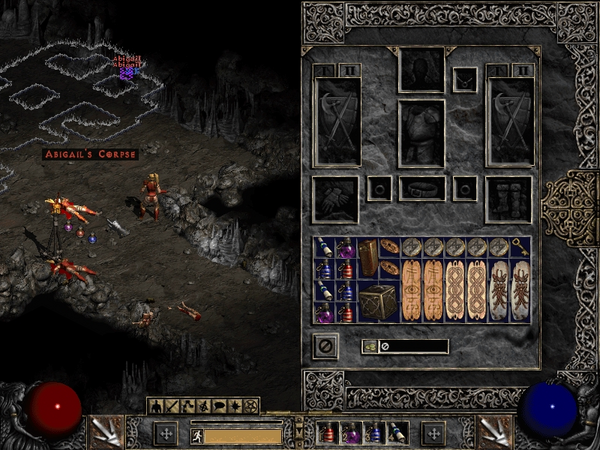Open the chat message log from mini panel

point(219,406)
